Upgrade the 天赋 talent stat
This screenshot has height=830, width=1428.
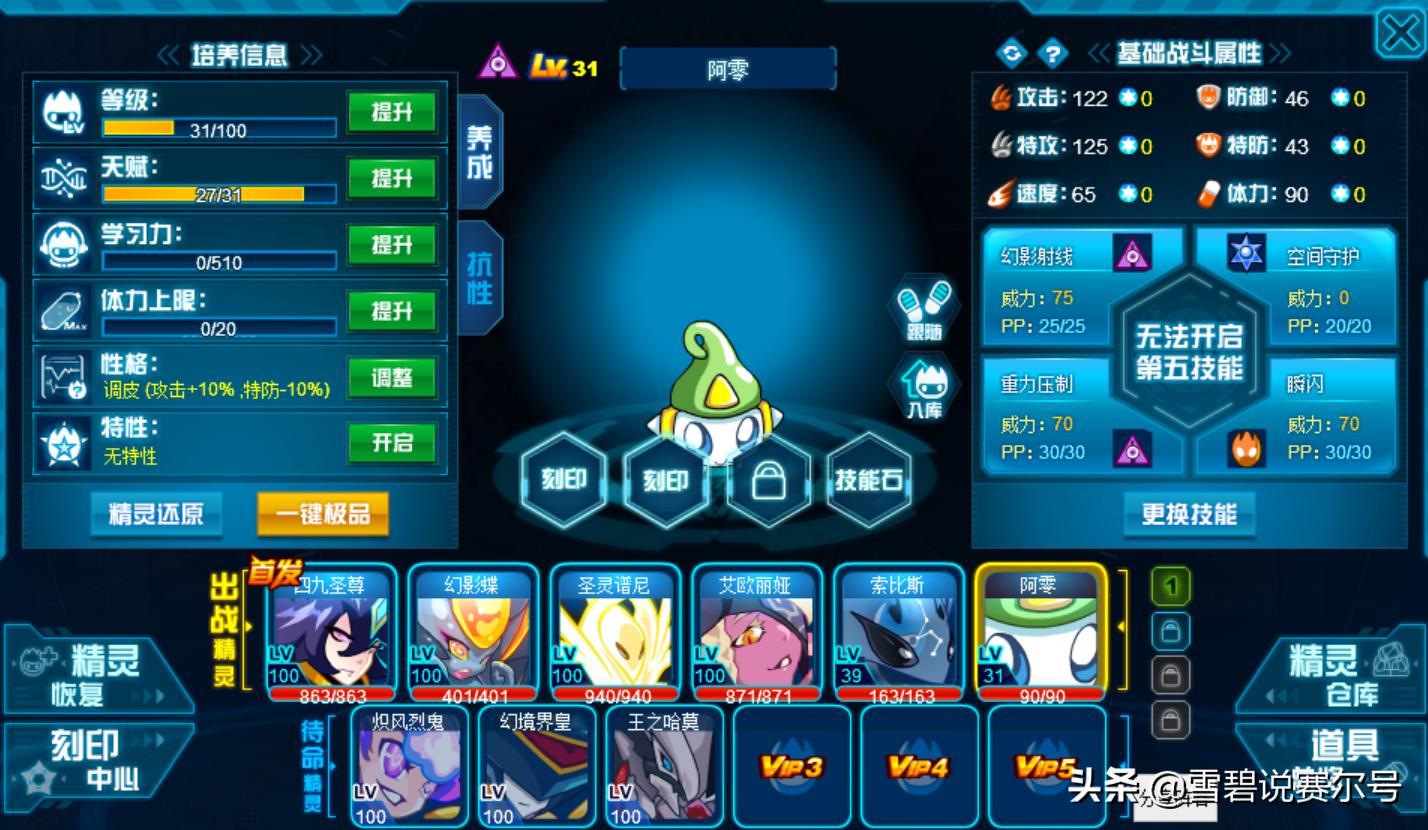[x=392, y=179]
